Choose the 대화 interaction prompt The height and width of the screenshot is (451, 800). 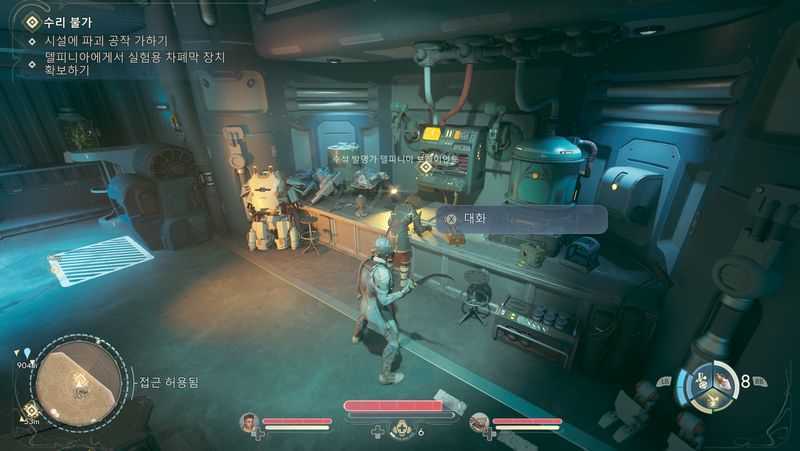click(x=519, y=218)
